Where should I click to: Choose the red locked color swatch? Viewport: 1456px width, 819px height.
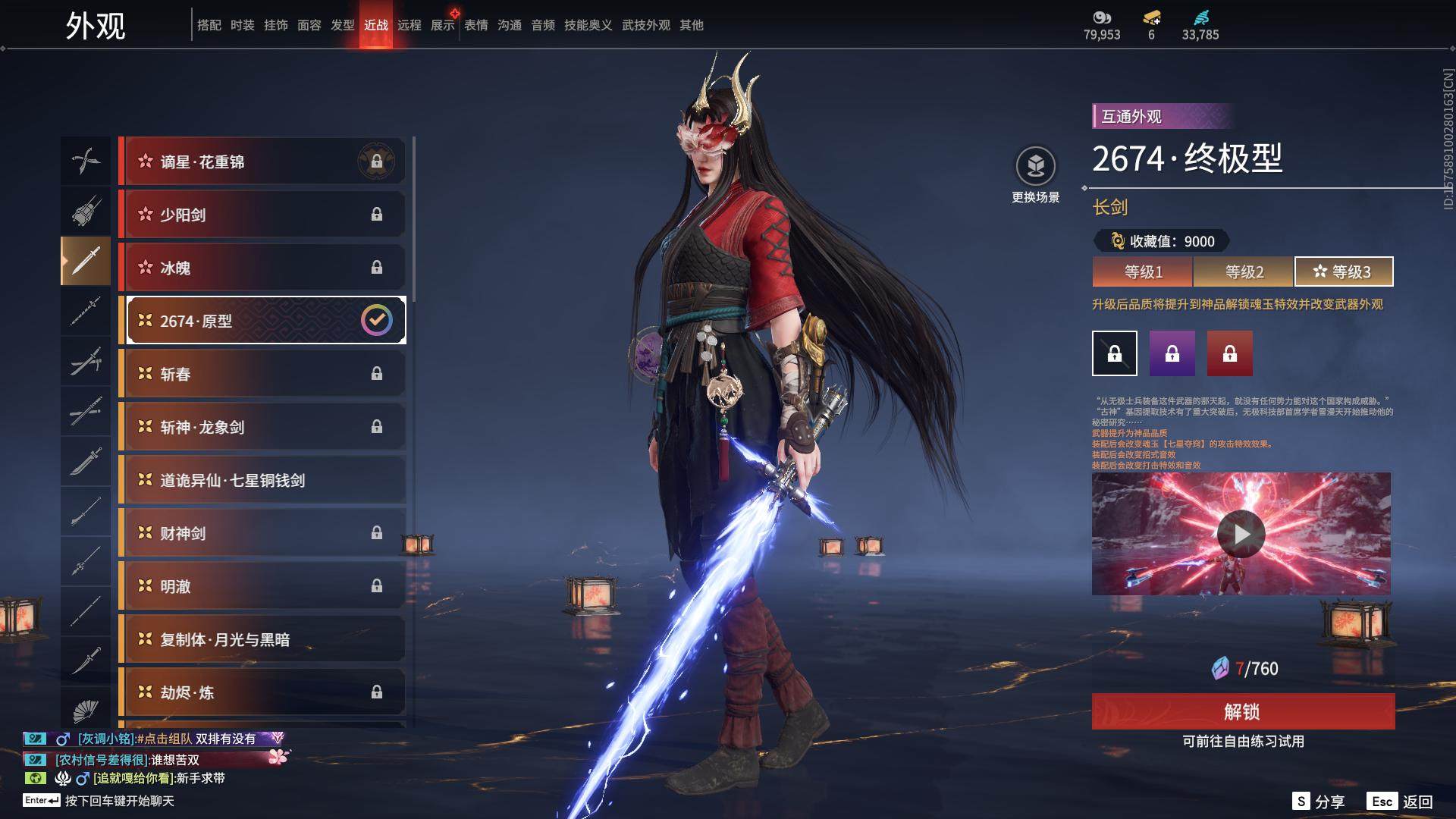pyautogui.click(x=1230, y=353)
